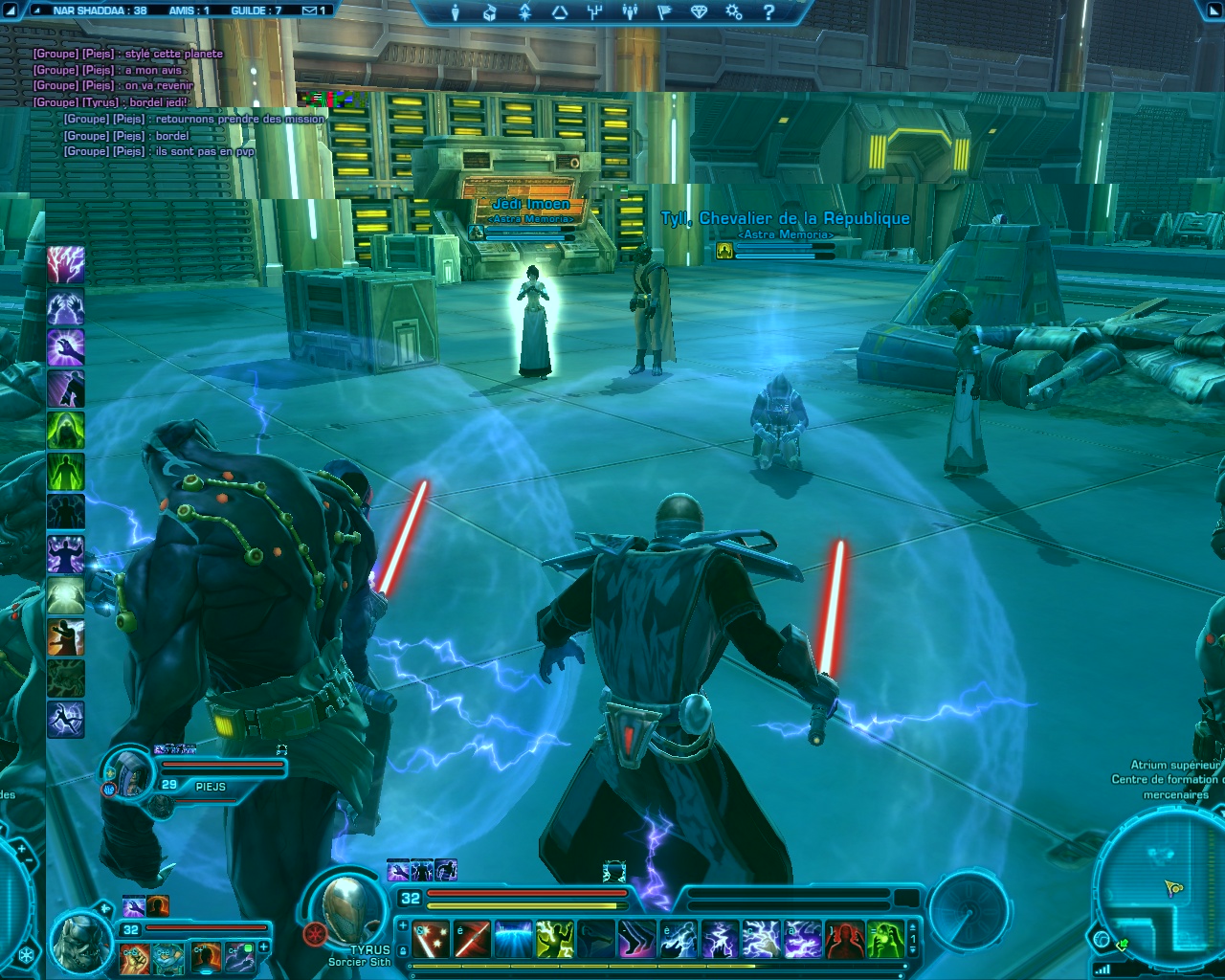Activate the green hooded figure ability
Image resolution: width=1225 pixels, height=980 pixels.
(66, 430)
